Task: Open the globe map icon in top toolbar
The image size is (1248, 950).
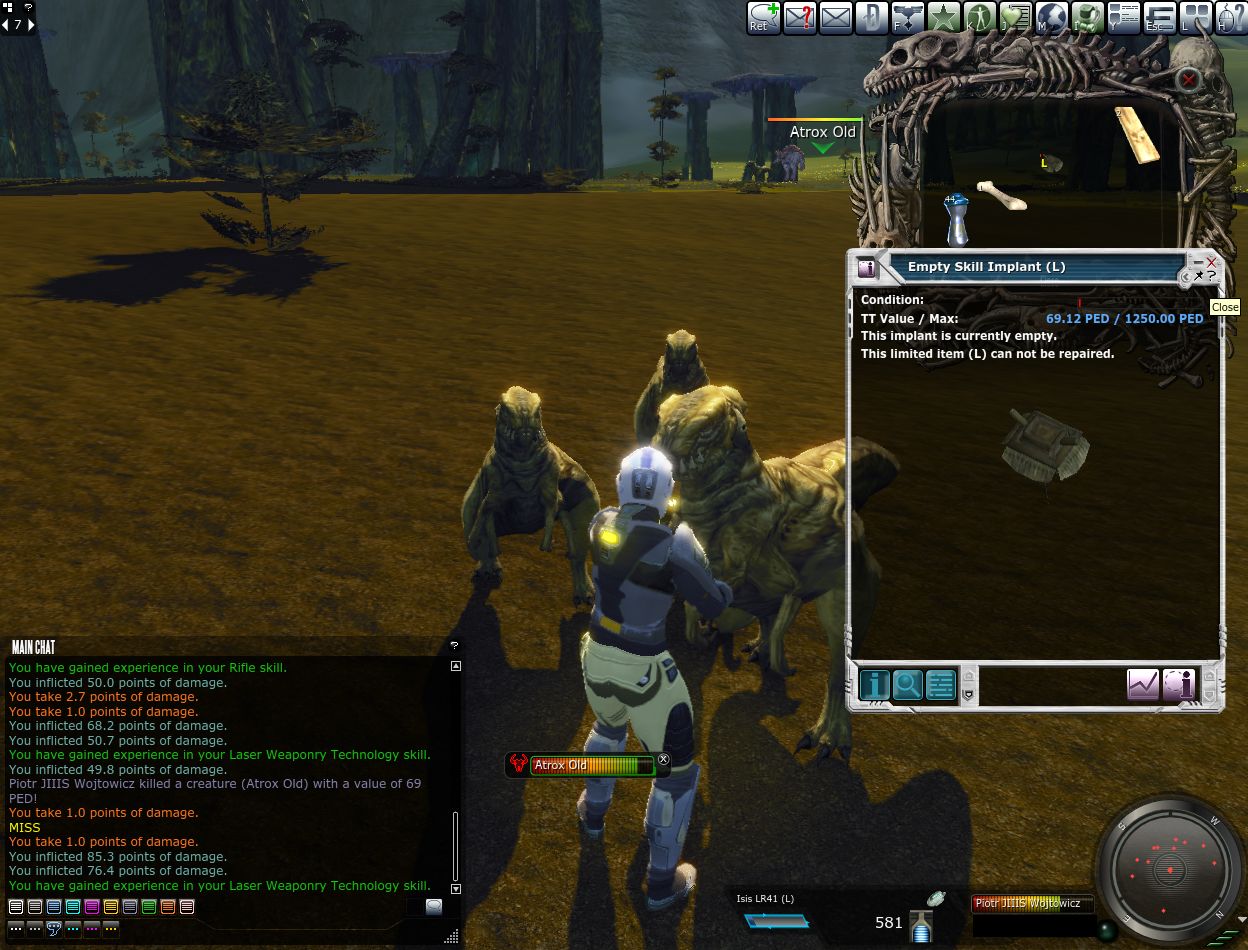Action: tap(1052, 18)
